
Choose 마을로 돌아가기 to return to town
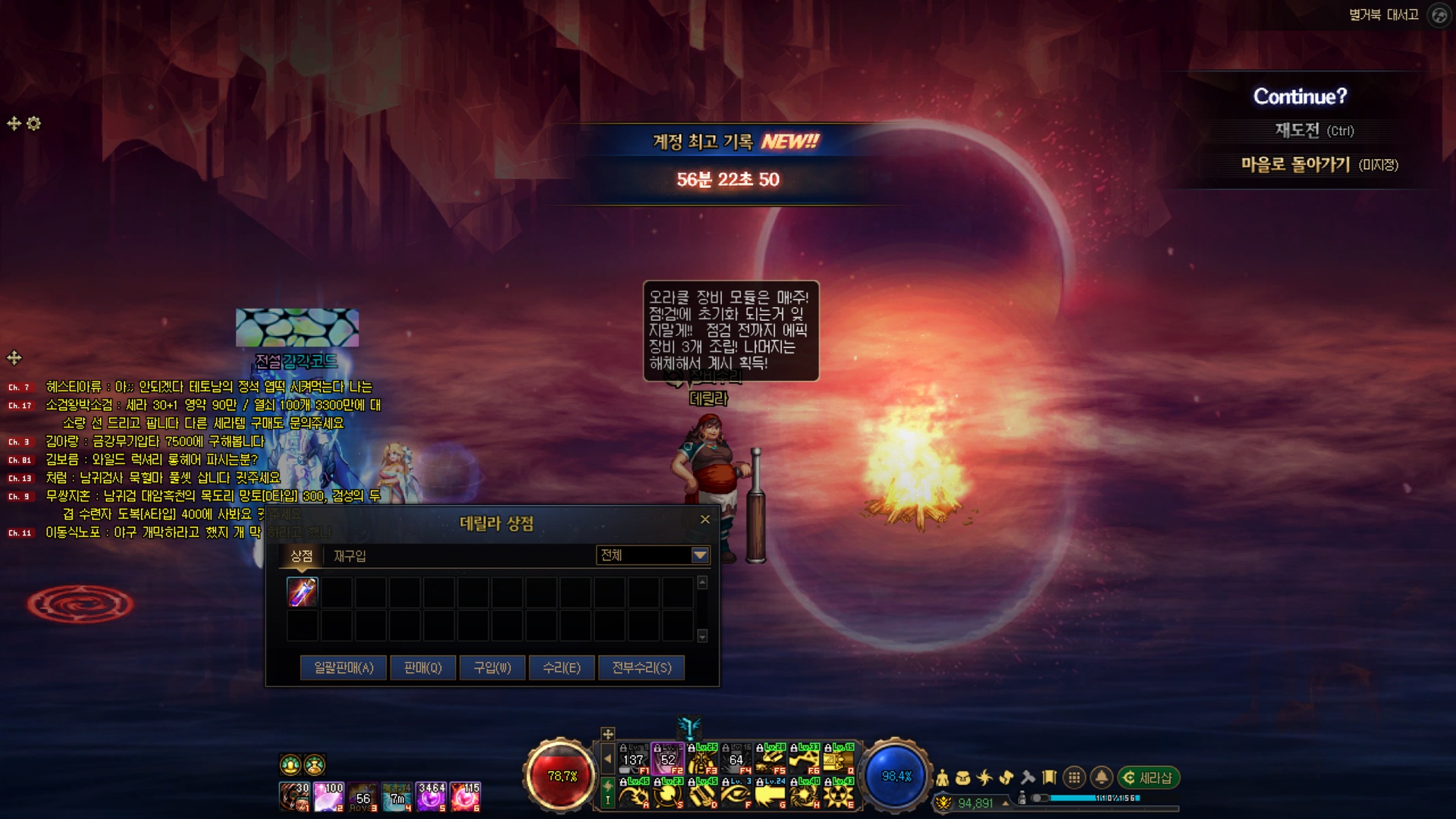(x=1319, y=165)
